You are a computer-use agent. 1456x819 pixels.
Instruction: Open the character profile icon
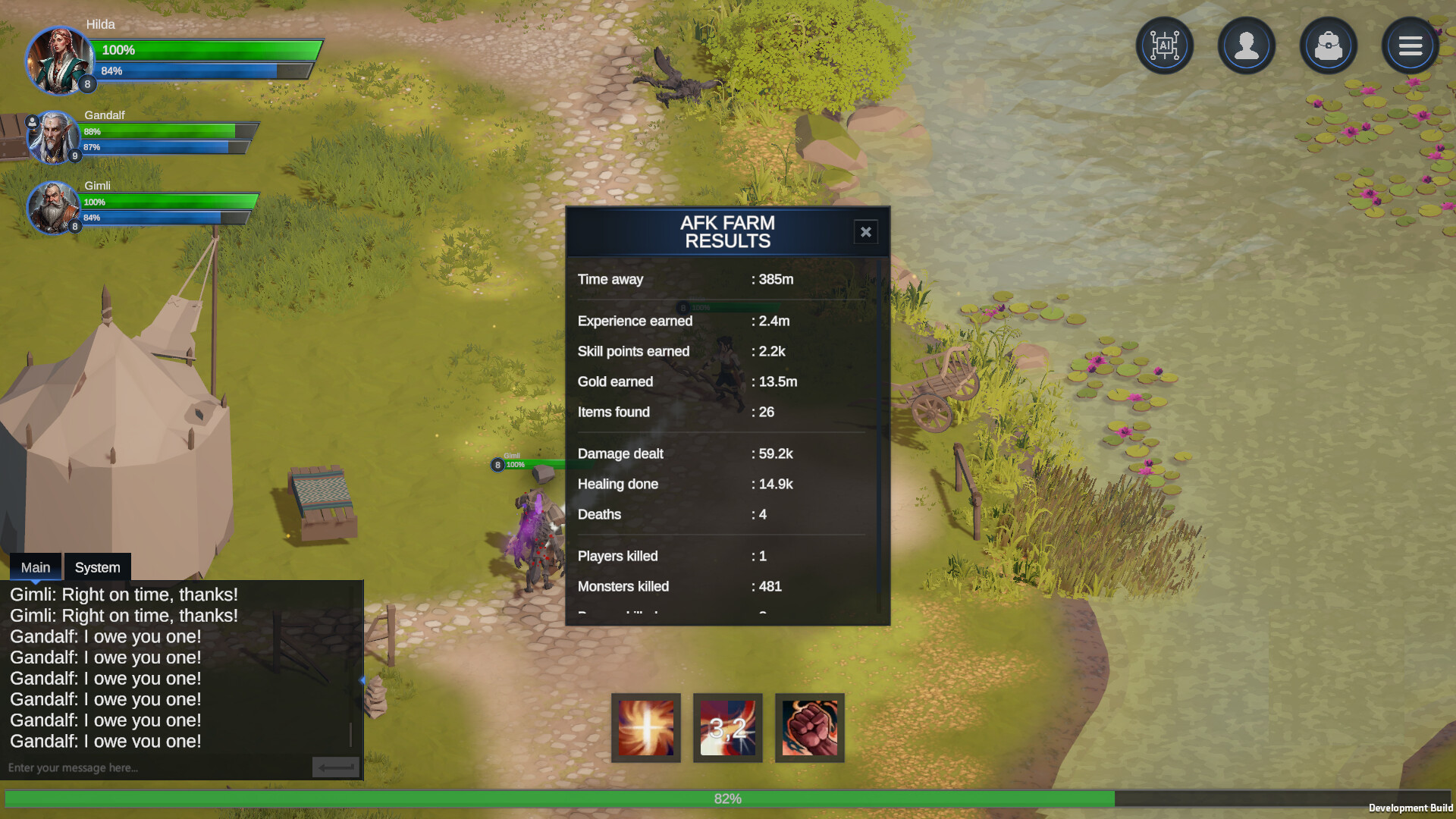pyautogui.click(x=1247, y=45)
